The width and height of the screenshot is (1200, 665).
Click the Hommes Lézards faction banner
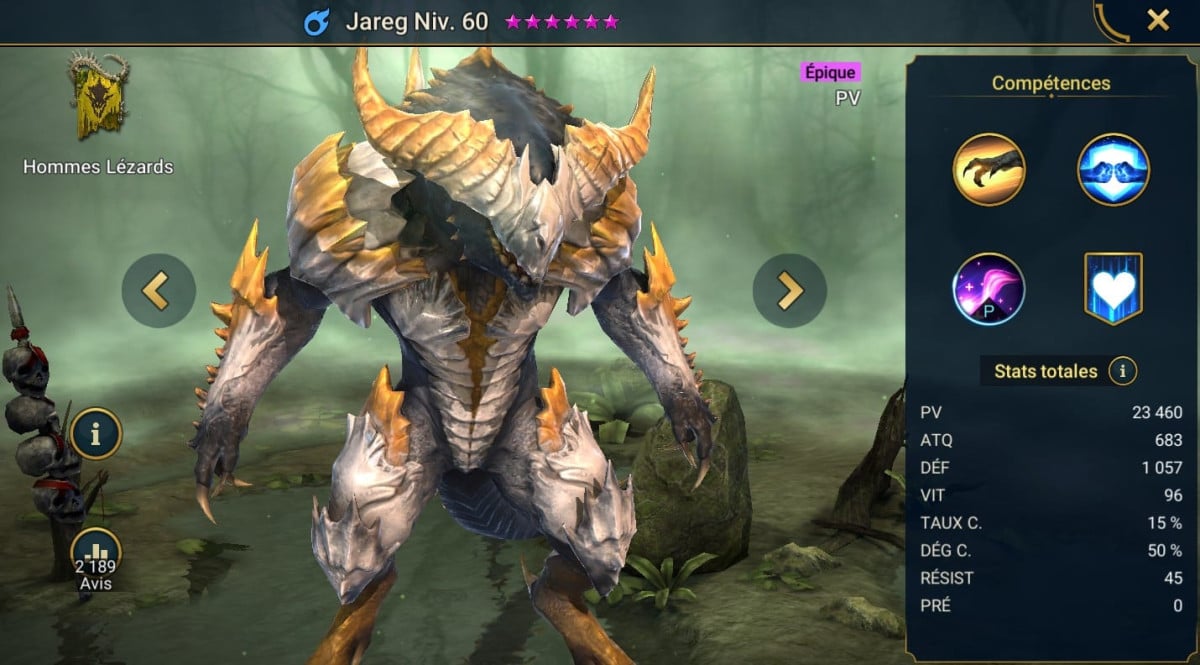coord(98,96)
